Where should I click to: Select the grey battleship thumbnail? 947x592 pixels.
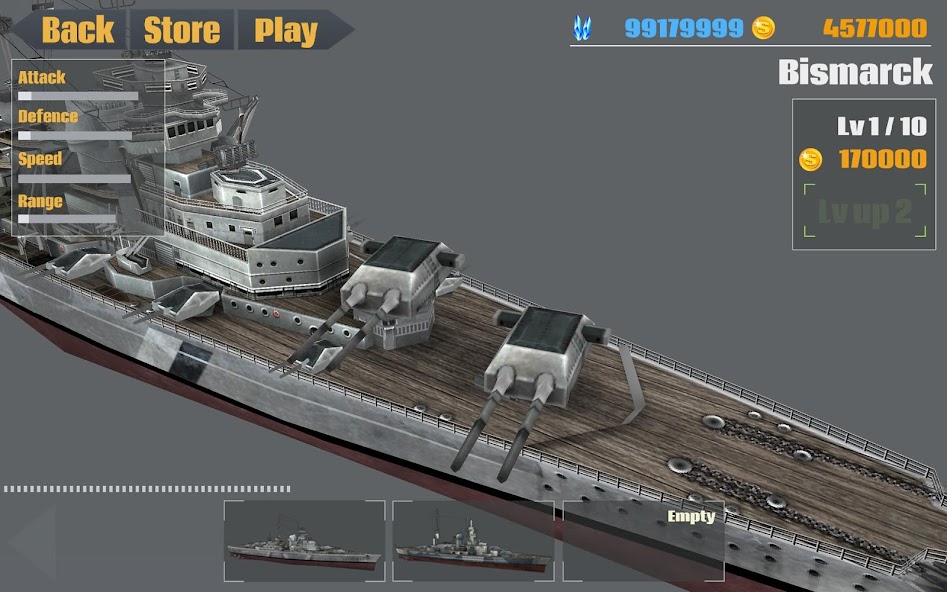click(x=304, y=541)
